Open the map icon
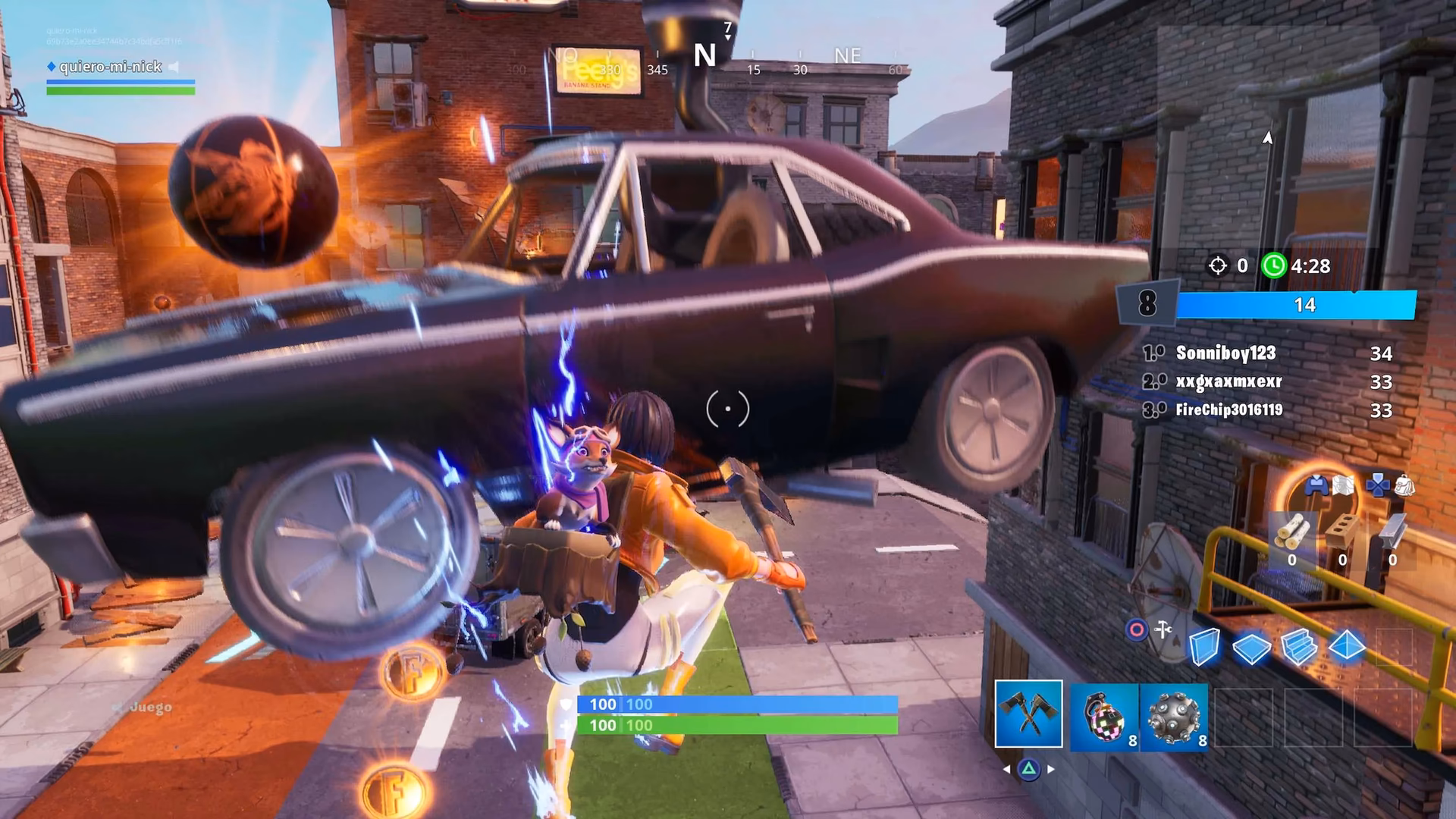Image resolution: width=1456 pixels, height=819 pixels. 1343,485
